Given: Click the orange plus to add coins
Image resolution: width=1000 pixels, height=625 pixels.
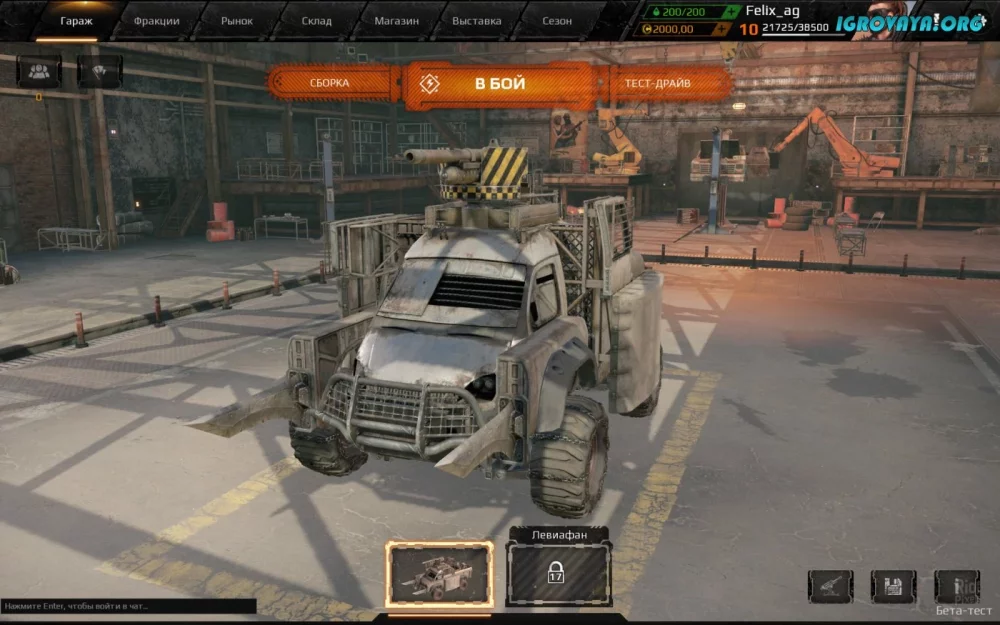Looking at the screenshot, I should (x=732, y=29).
